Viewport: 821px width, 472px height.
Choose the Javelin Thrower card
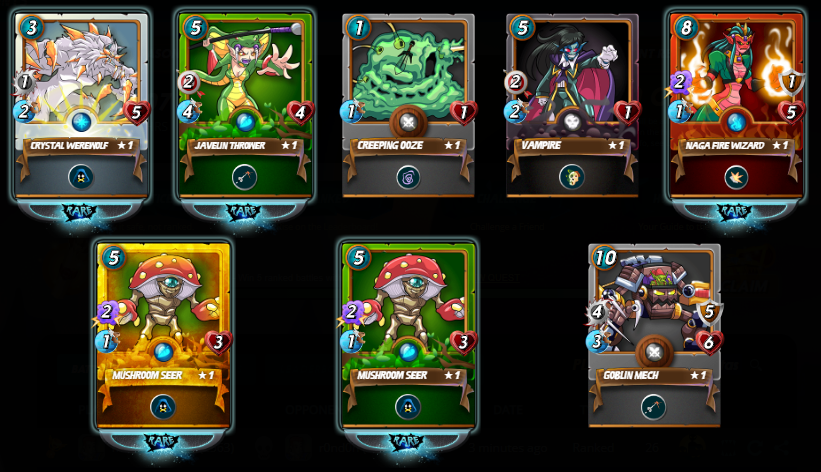(x=245, y=105)
